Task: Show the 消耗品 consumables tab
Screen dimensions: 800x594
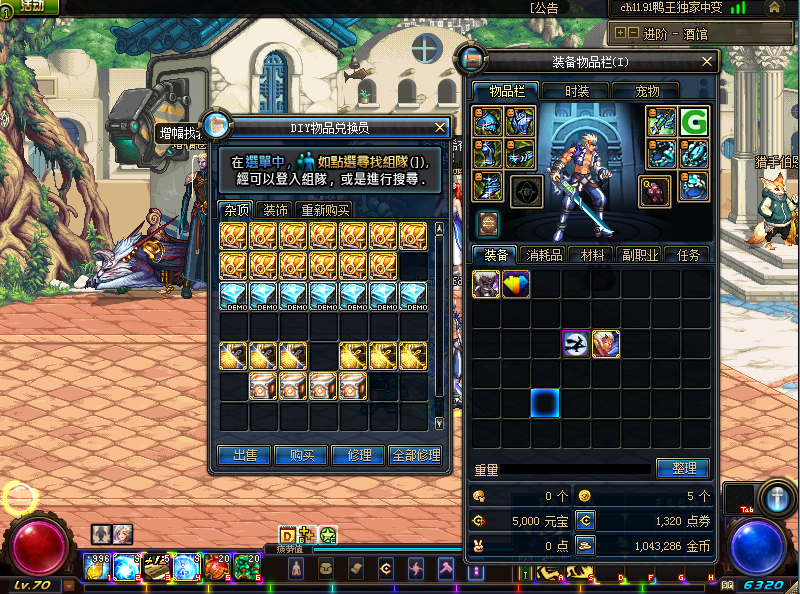Action: pyautogui.click(x=543, y=255)
